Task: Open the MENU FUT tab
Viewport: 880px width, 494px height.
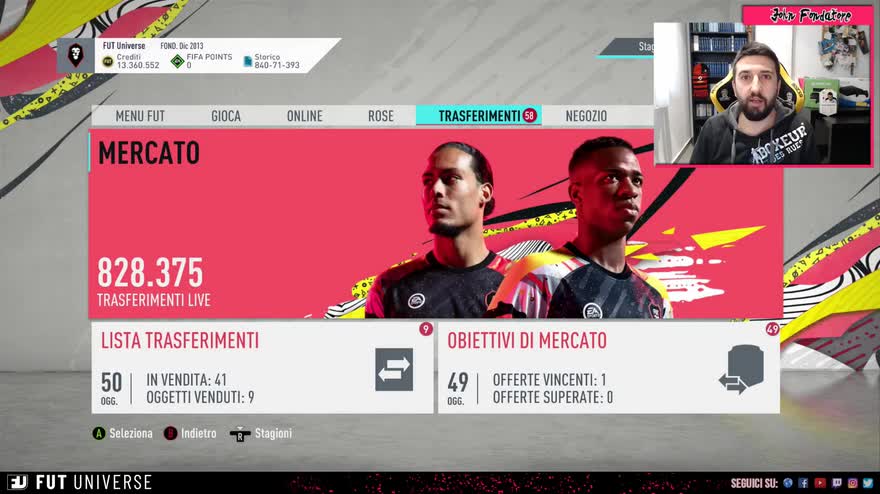Action: tap(140, 116)
